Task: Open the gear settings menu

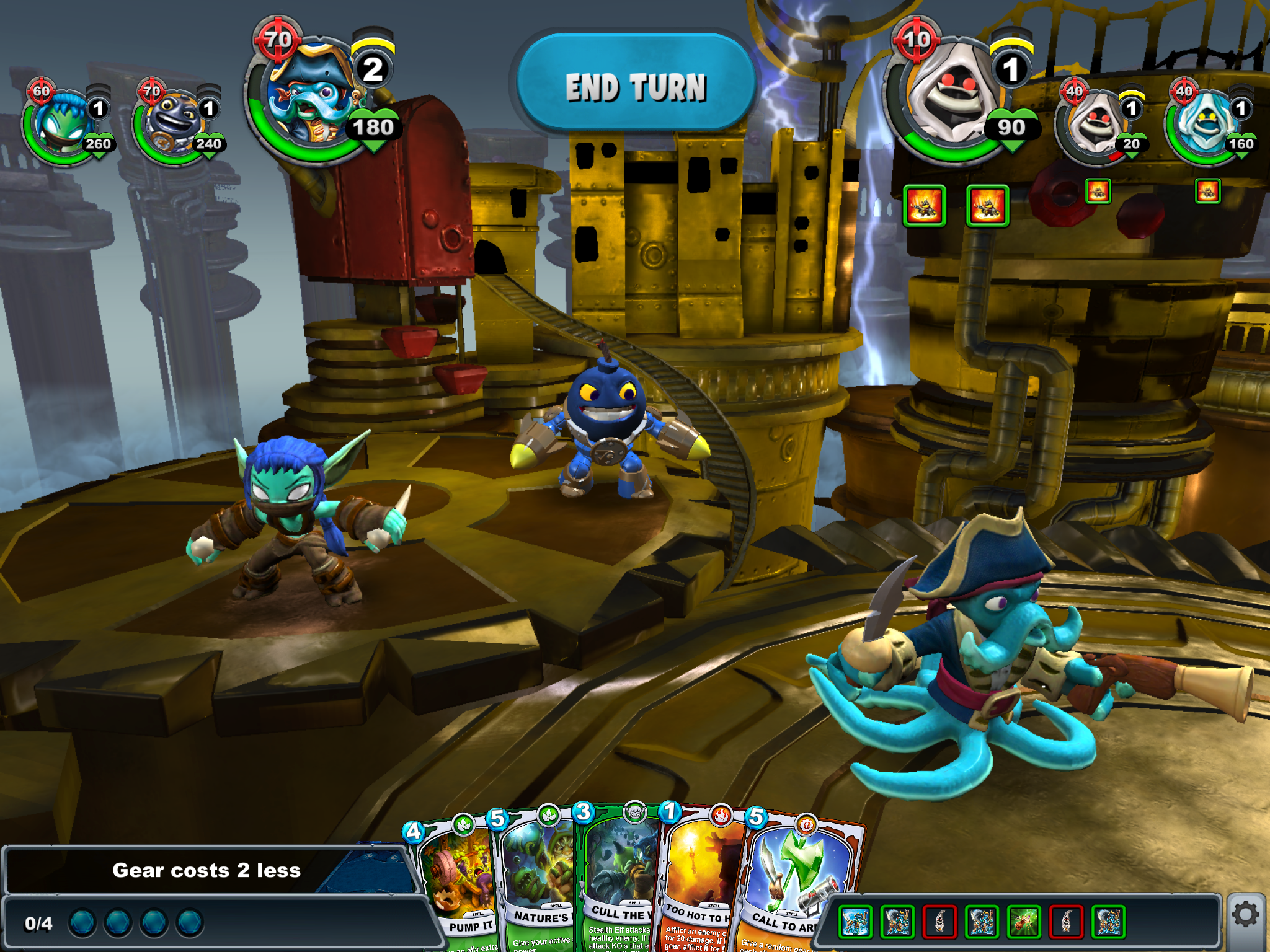Action: [x=1245, y=915]
